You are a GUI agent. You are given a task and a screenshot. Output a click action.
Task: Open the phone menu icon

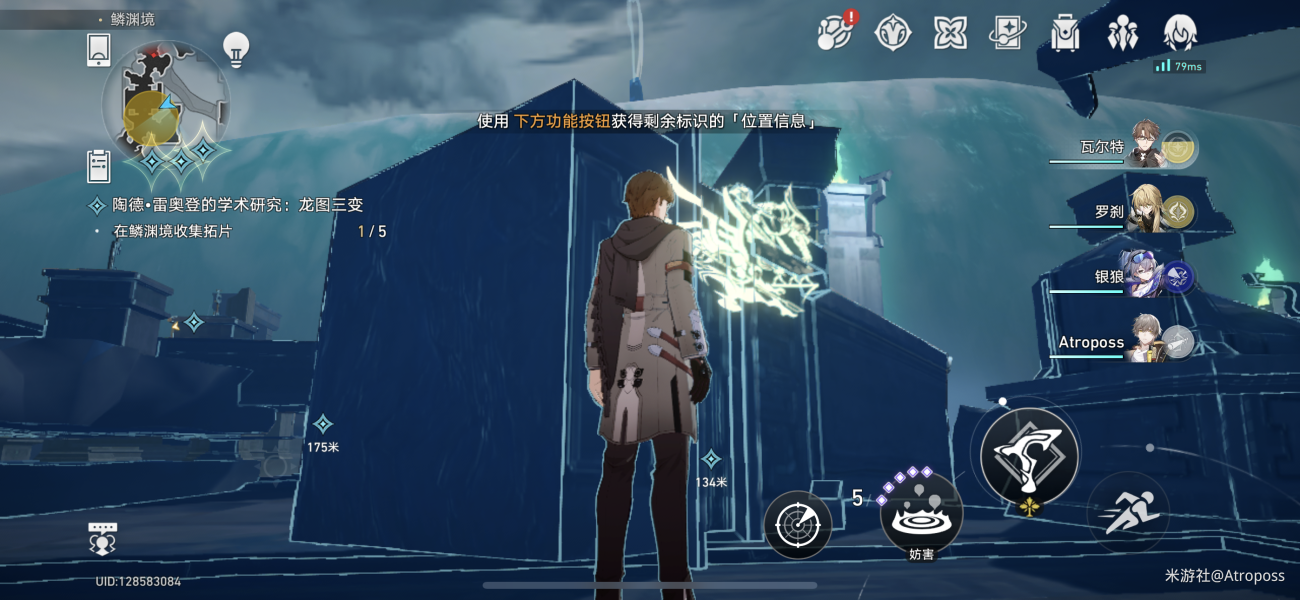coord(99,50)
